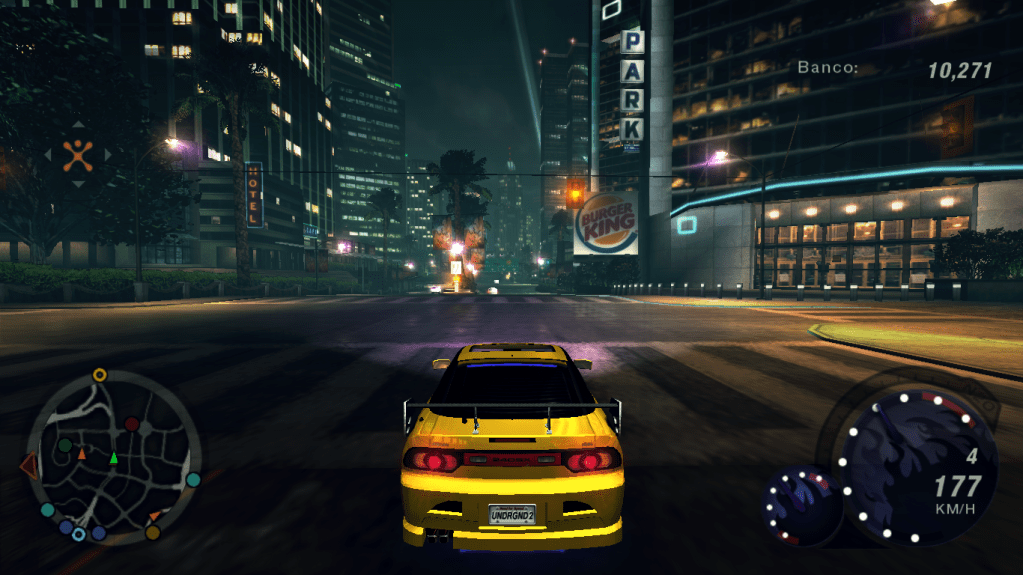Select the light blue ring minimap marker
The image size is (1023, 575).
[78, 534]
